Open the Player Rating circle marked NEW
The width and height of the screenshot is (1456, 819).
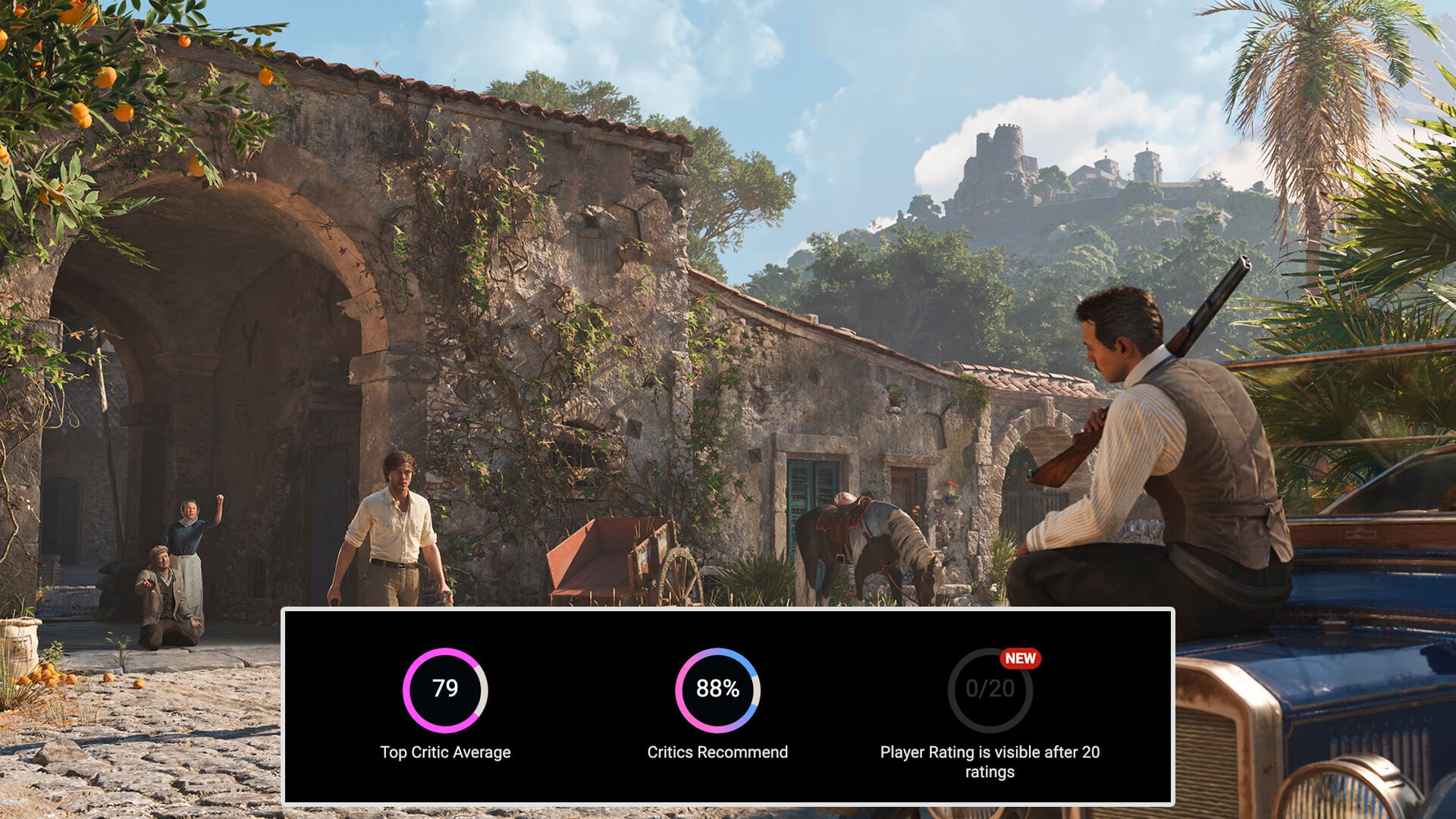990,689
